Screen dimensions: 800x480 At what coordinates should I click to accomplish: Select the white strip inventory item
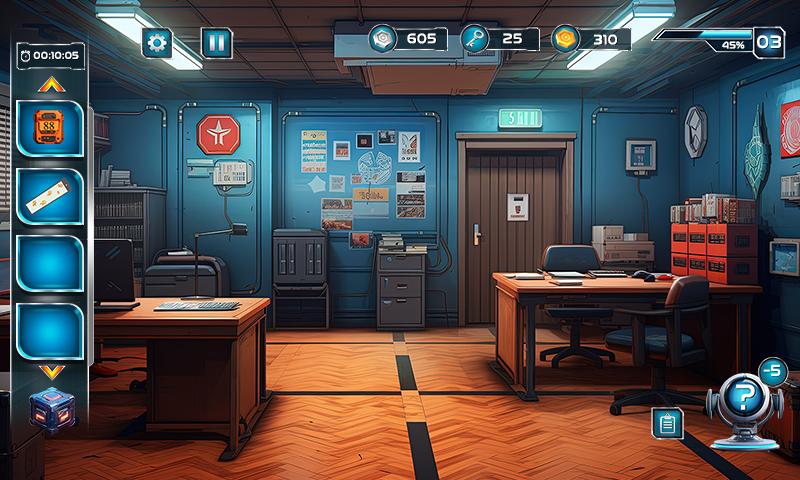50,197
